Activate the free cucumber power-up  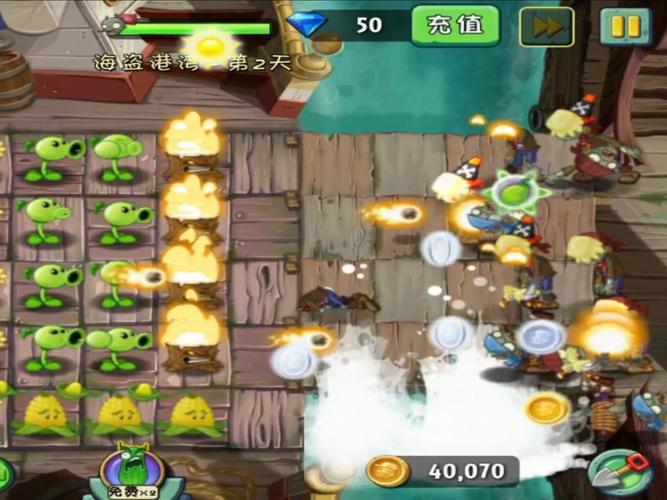pos(136,472)
